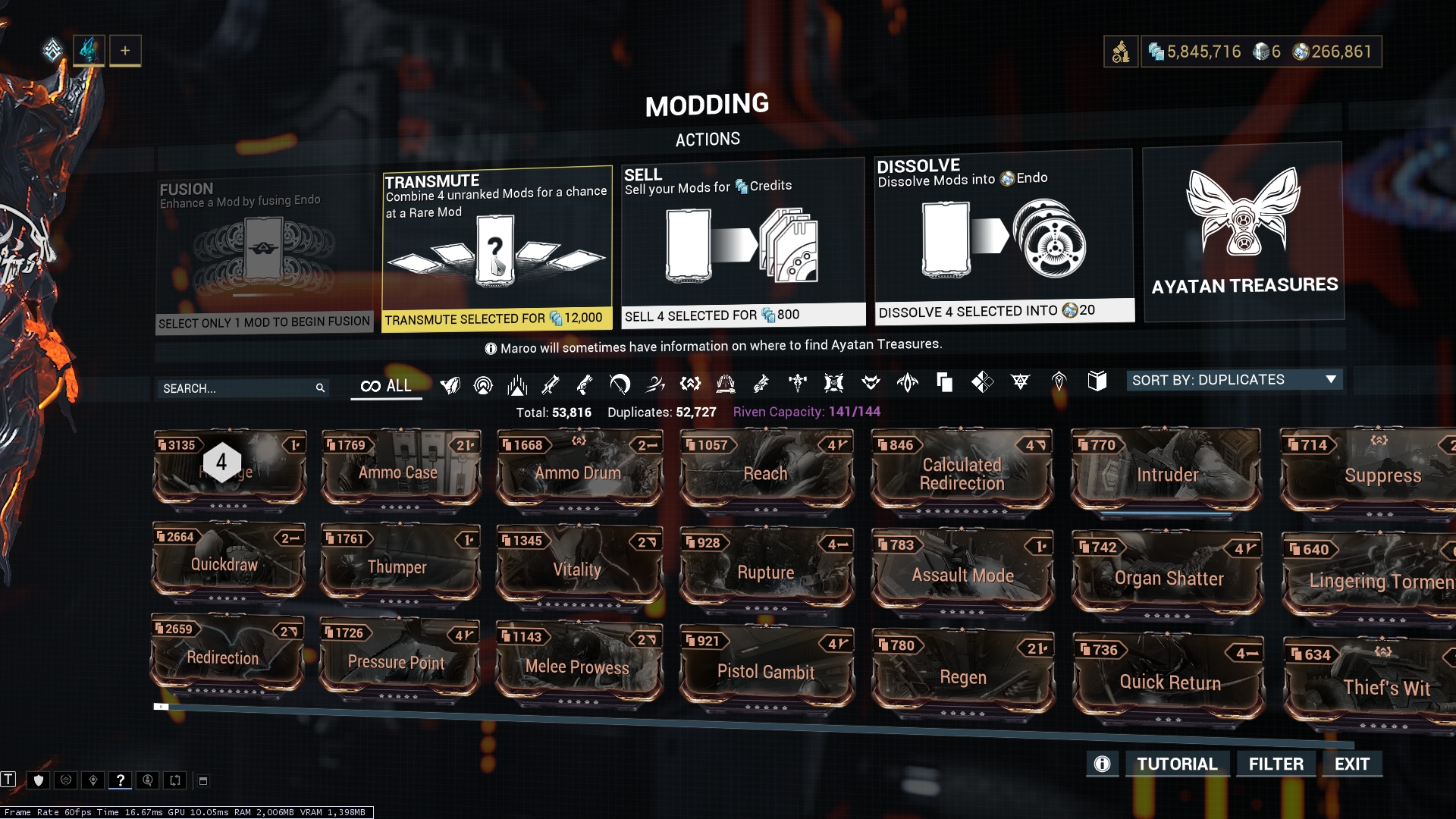Select the pistol-shaped secondary weapon filter icon
This screenshot has height=819, width=1456.
584,384
